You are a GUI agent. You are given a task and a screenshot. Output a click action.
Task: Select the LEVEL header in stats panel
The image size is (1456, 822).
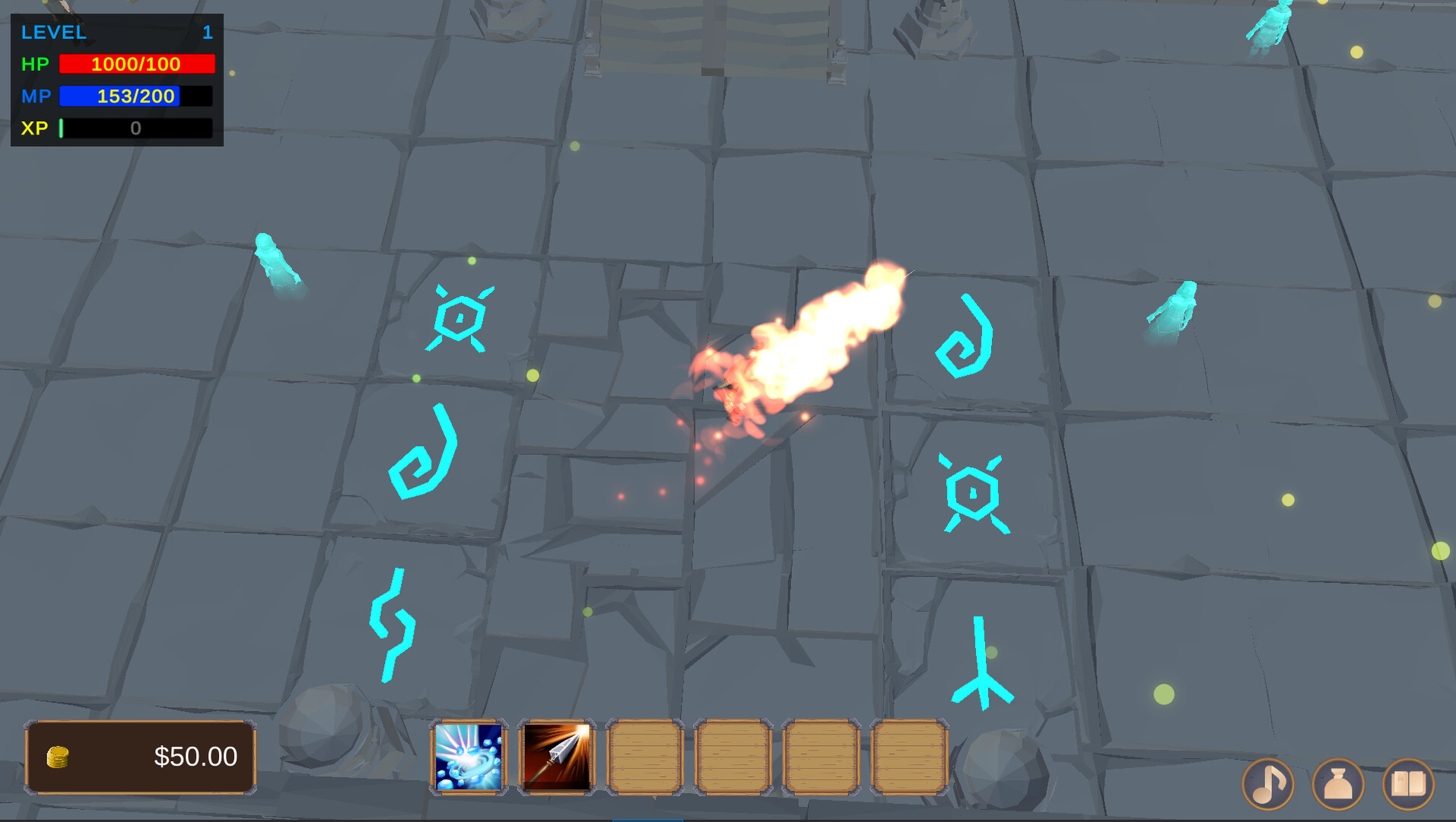pos(53,33)
